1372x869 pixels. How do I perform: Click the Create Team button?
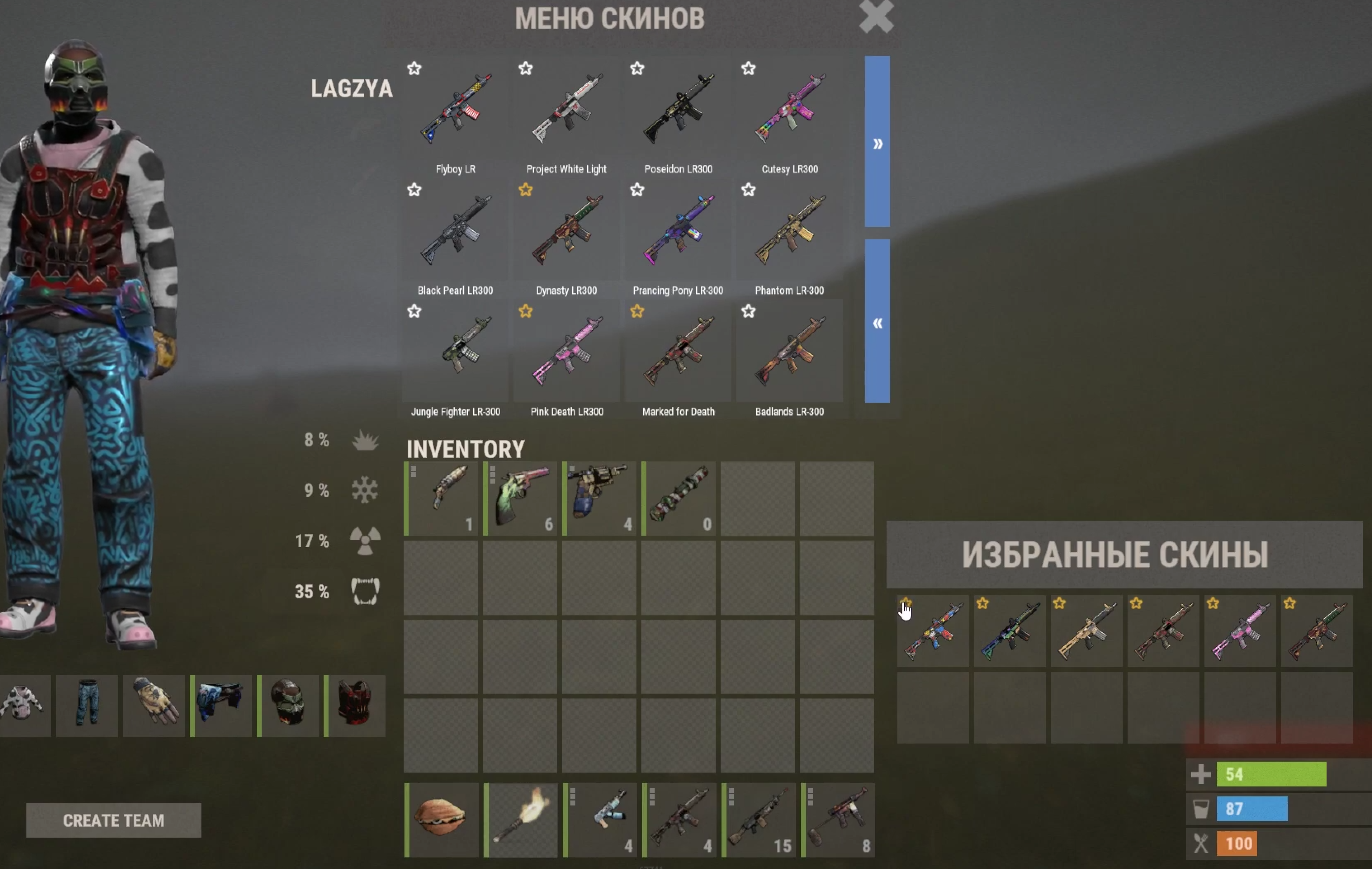click(x=113, y=820)
